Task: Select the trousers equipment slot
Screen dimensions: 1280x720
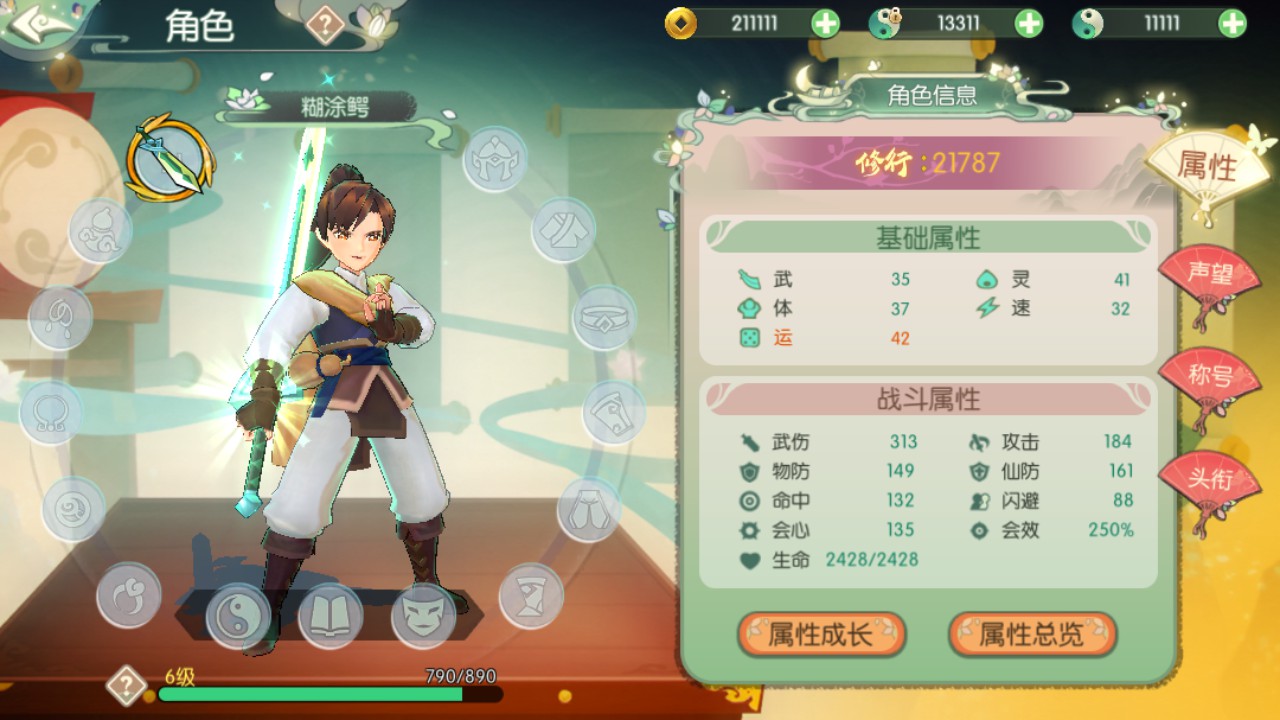Action: point(589,509)
